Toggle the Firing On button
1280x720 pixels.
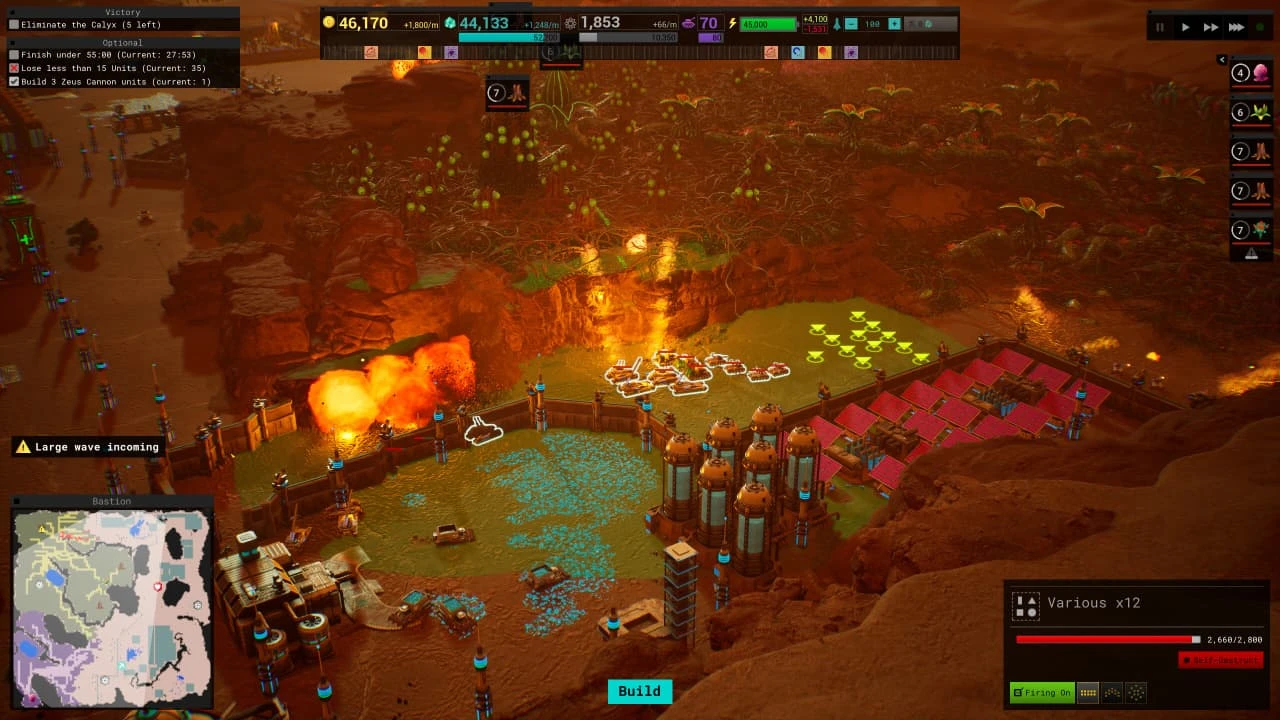tap(1041, 692)
